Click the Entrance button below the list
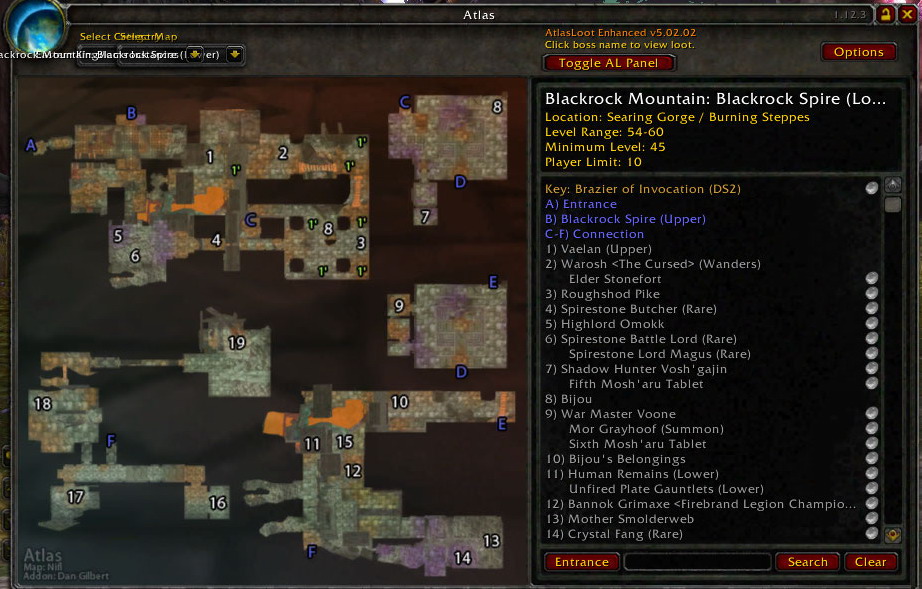This screenshot has height=589, width=922. 581,562
